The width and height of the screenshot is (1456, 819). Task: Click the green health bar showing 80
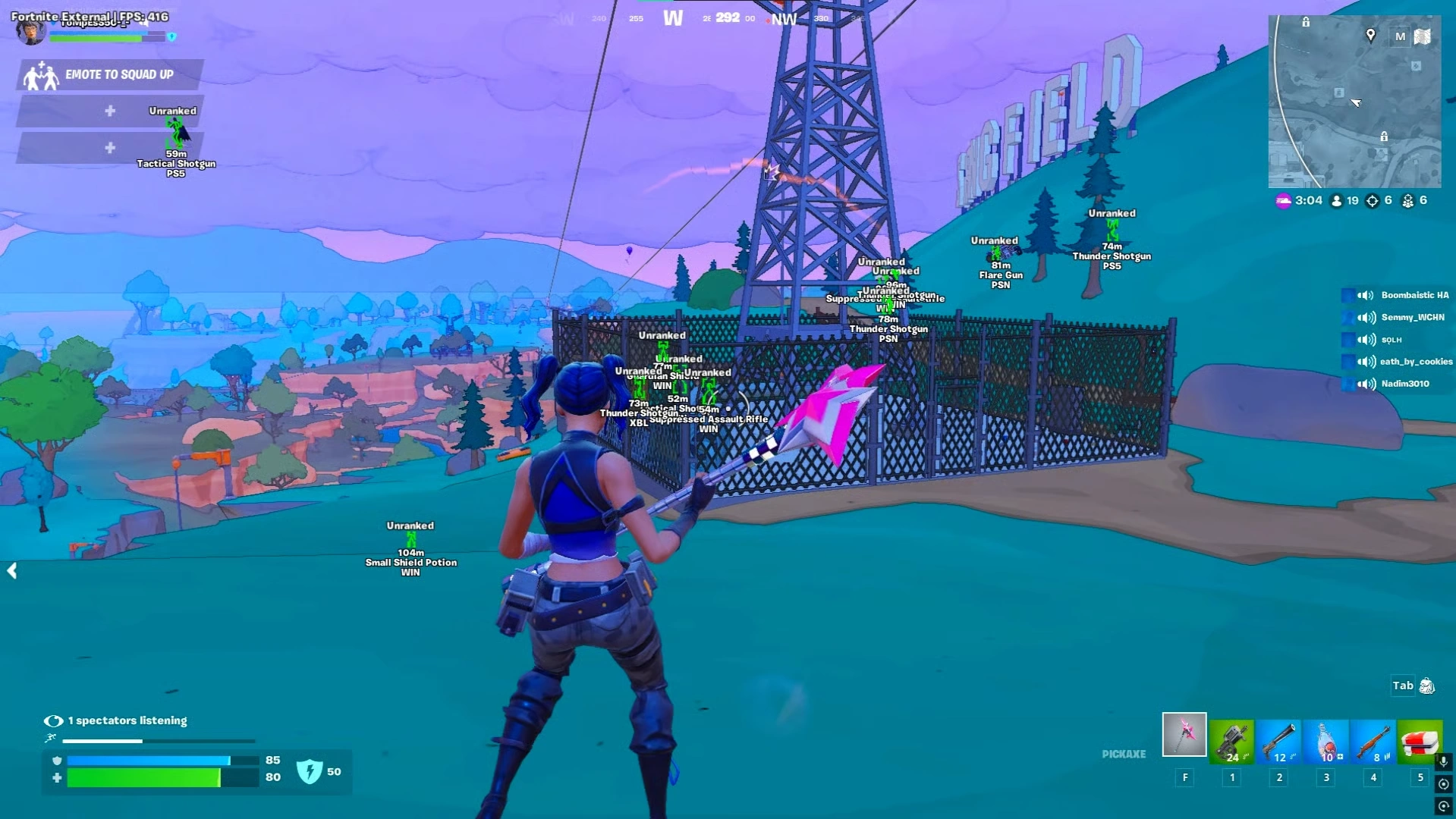pos(144,777)
